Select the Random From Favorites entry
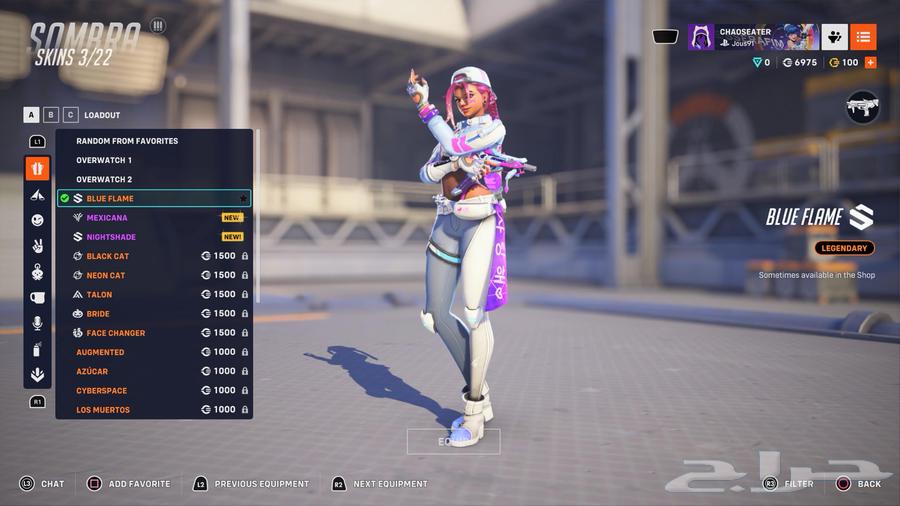The image size is (900, 506). coord(127,141)
